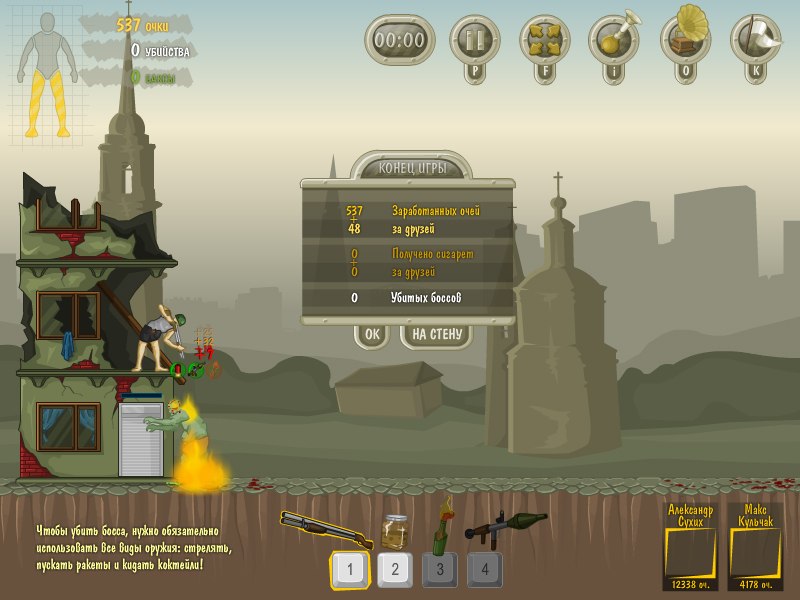The image size is (800, 600).
Task: Toggle fullscreen with the four-arrows icon
Action: point(543,39)
